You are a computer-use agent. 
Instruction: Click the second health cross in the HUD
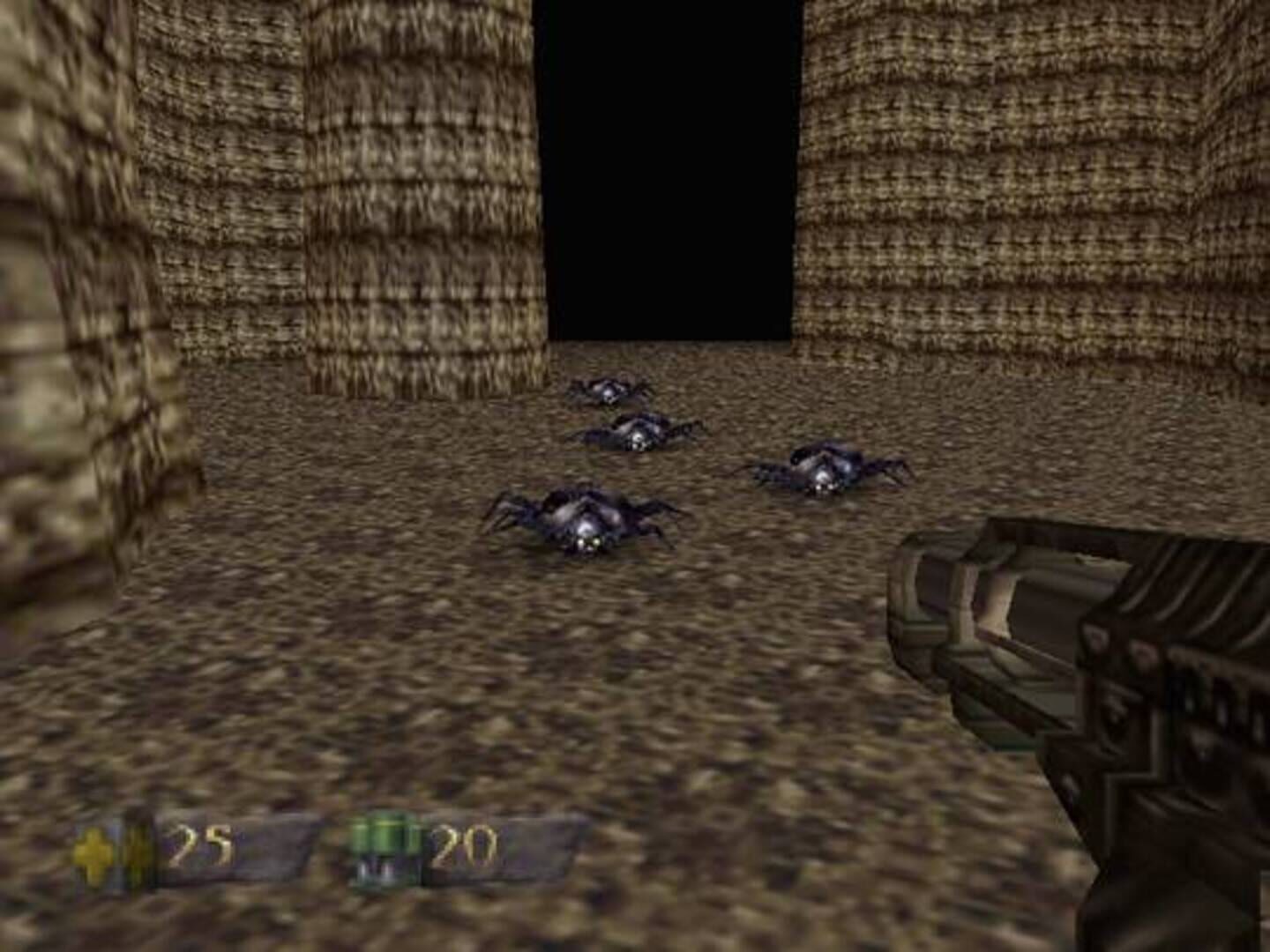[x=134, y=846]
